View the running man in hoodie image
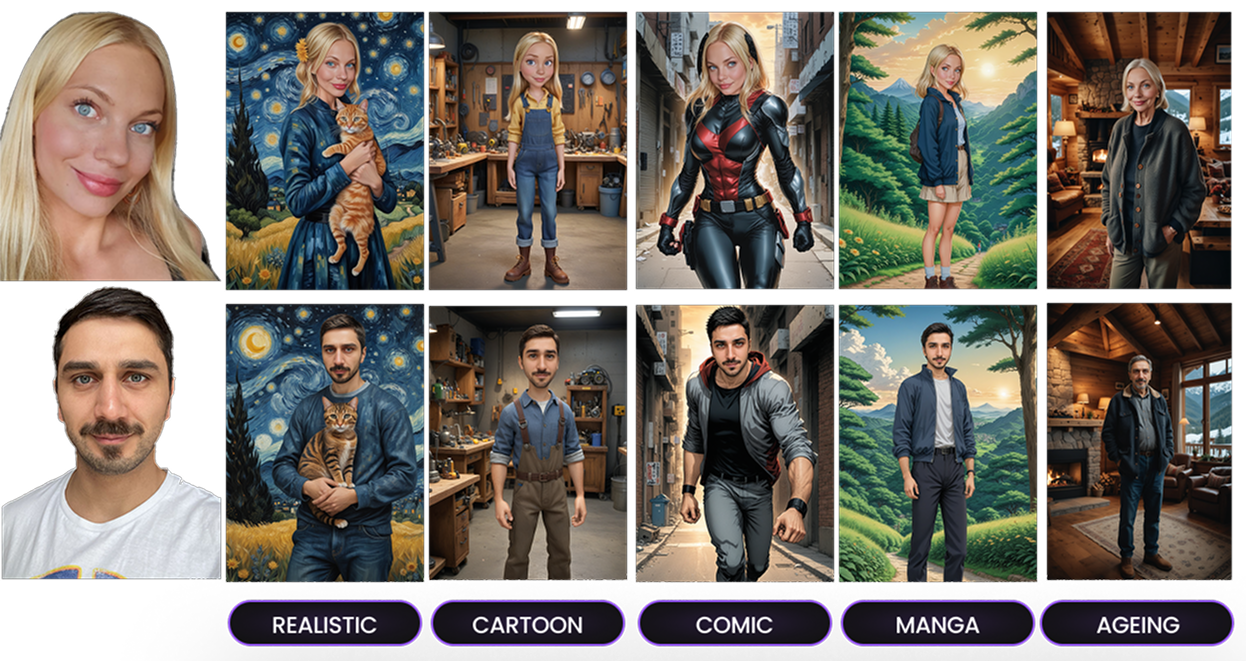This screenshot has height=661, width=1246. tap(734, 442)
